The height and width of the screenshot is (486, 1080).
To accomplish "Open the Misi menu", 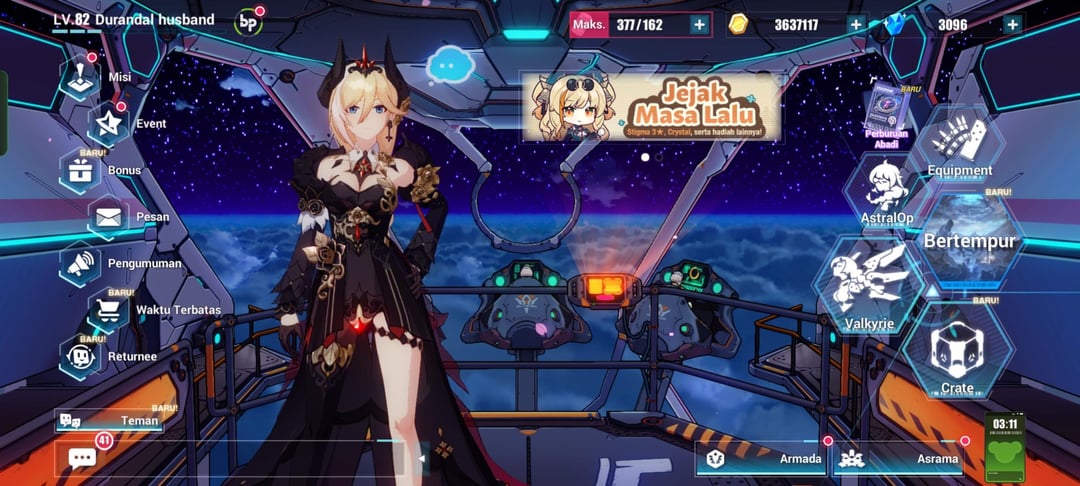I will click(81, 77).
